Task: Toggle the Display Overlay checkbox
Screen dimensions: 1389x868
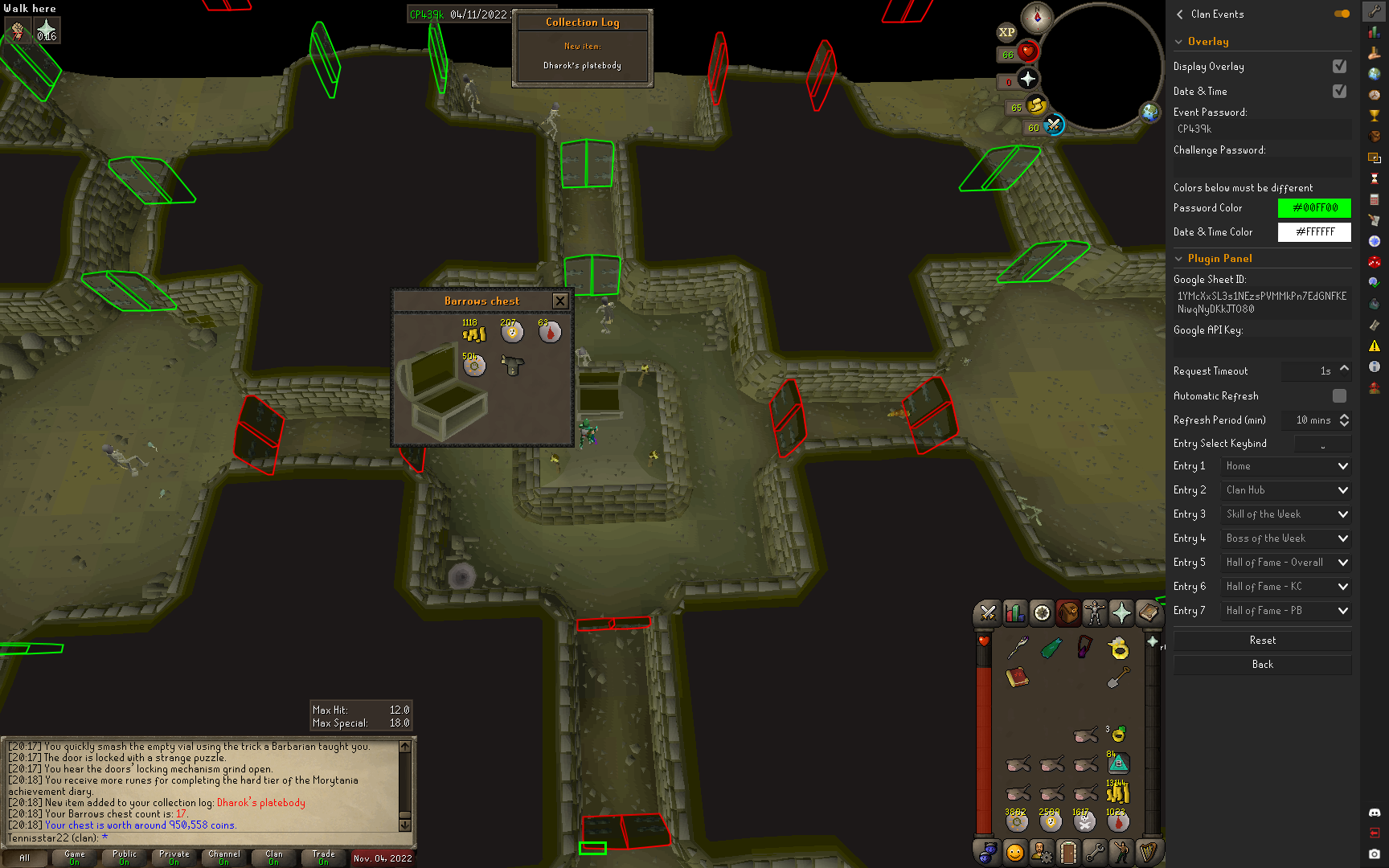Action: 1339,67
